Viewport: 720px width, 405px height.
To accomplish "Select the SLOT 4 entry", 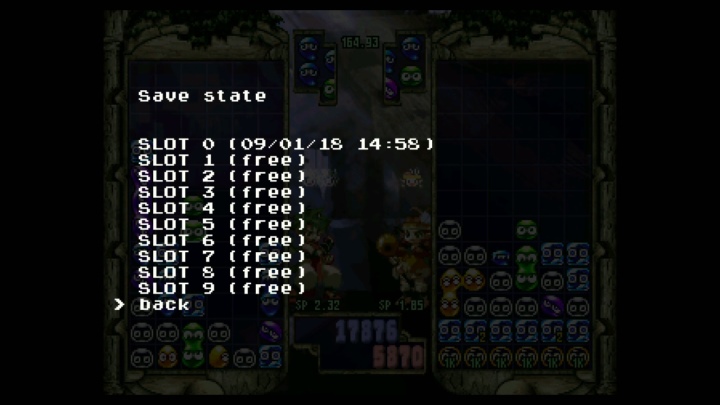I will click(x=222, y=208).
